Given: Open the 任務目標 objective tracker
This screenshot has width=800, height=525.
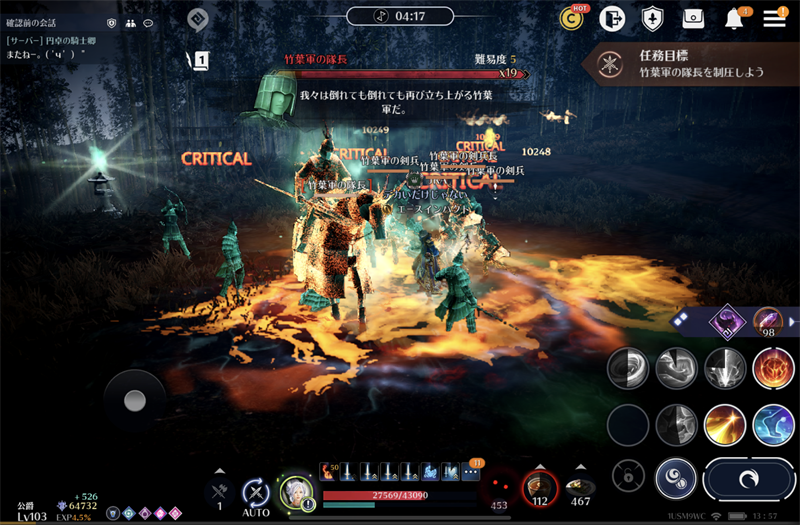Looking at the screenshot, I should [690, 64].
